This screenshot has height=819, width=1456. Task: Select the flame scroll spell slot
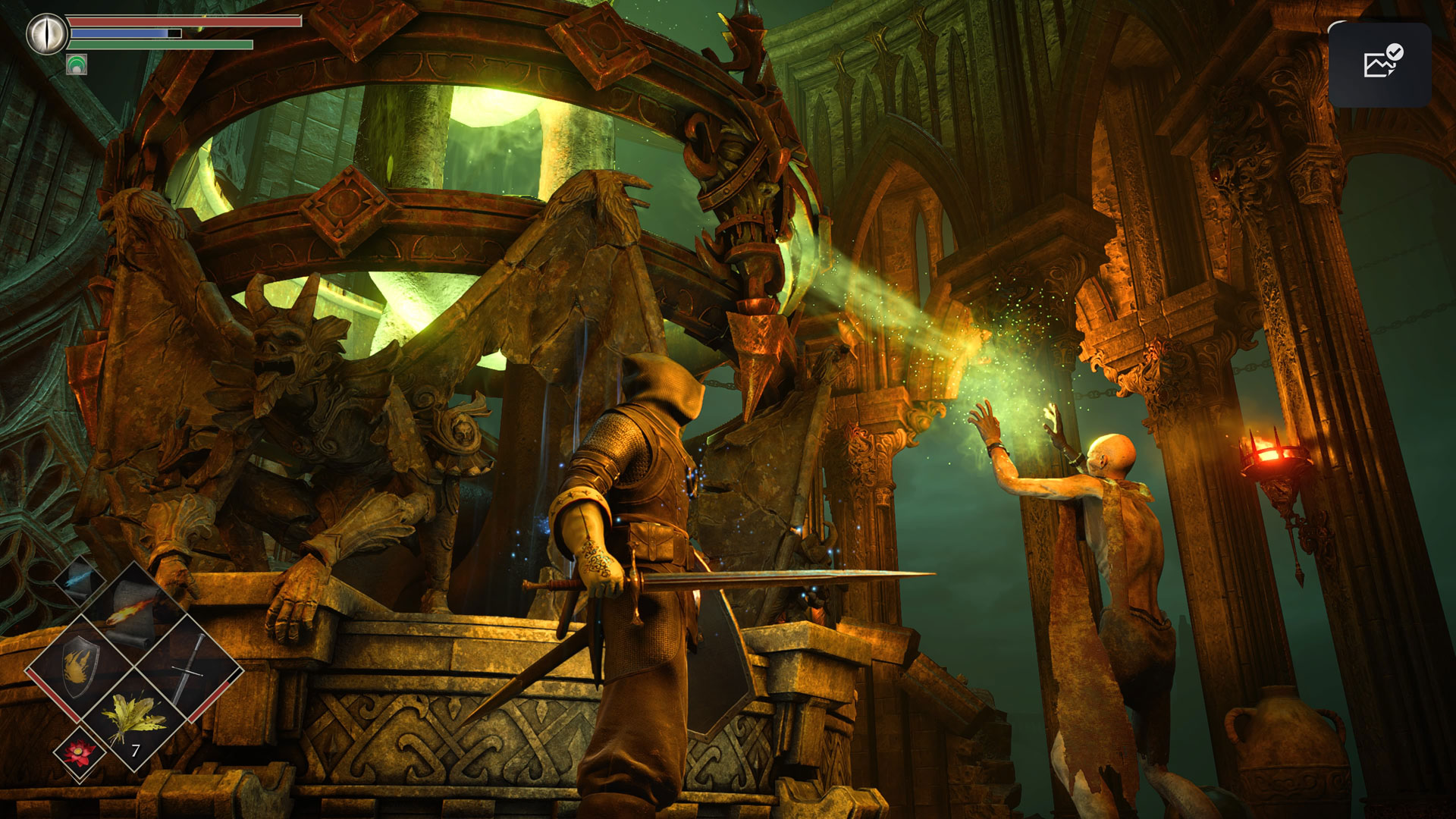pos(133,611)
